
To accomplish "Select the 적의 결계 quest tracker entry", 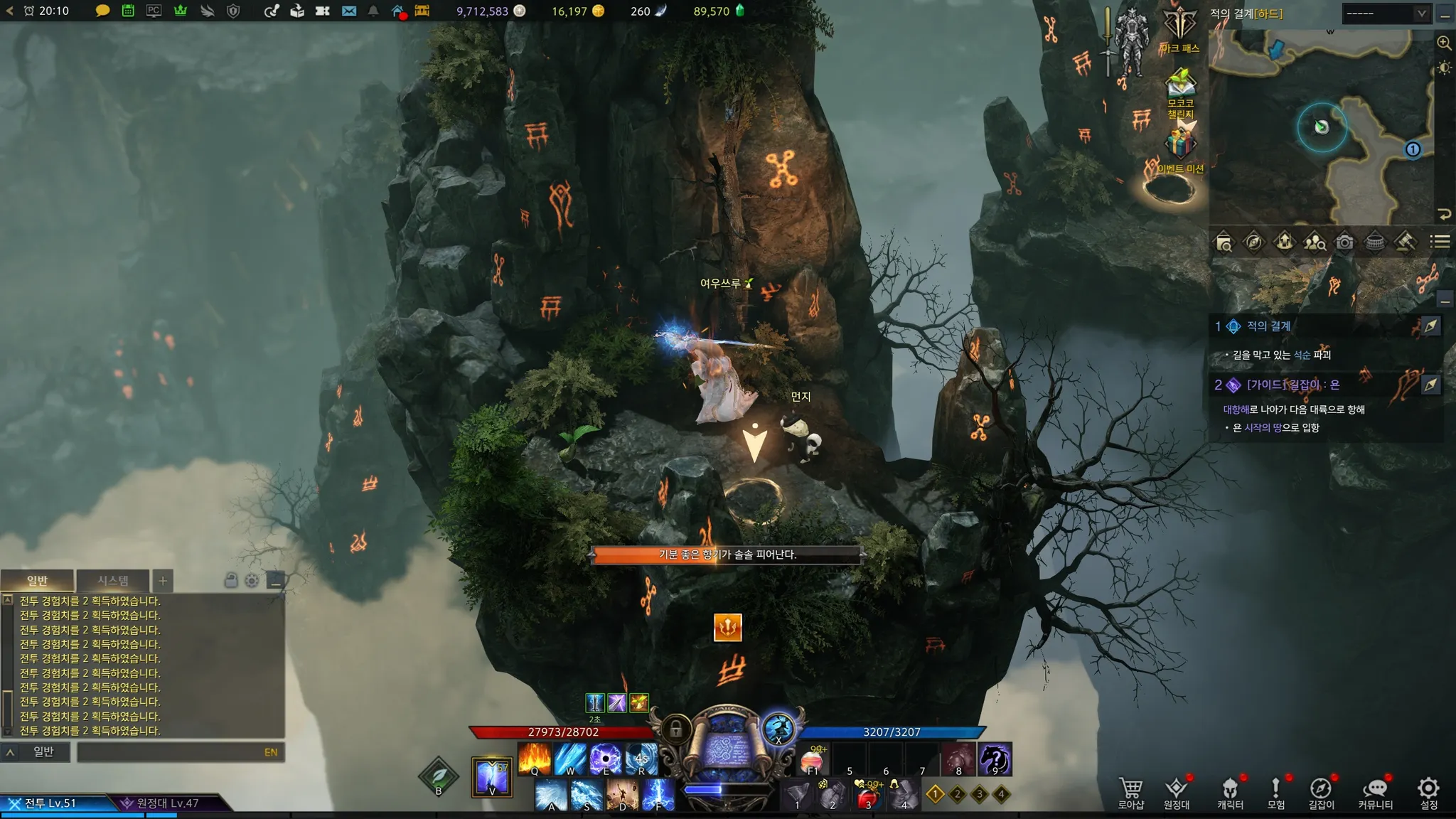I will (1268, 326).
